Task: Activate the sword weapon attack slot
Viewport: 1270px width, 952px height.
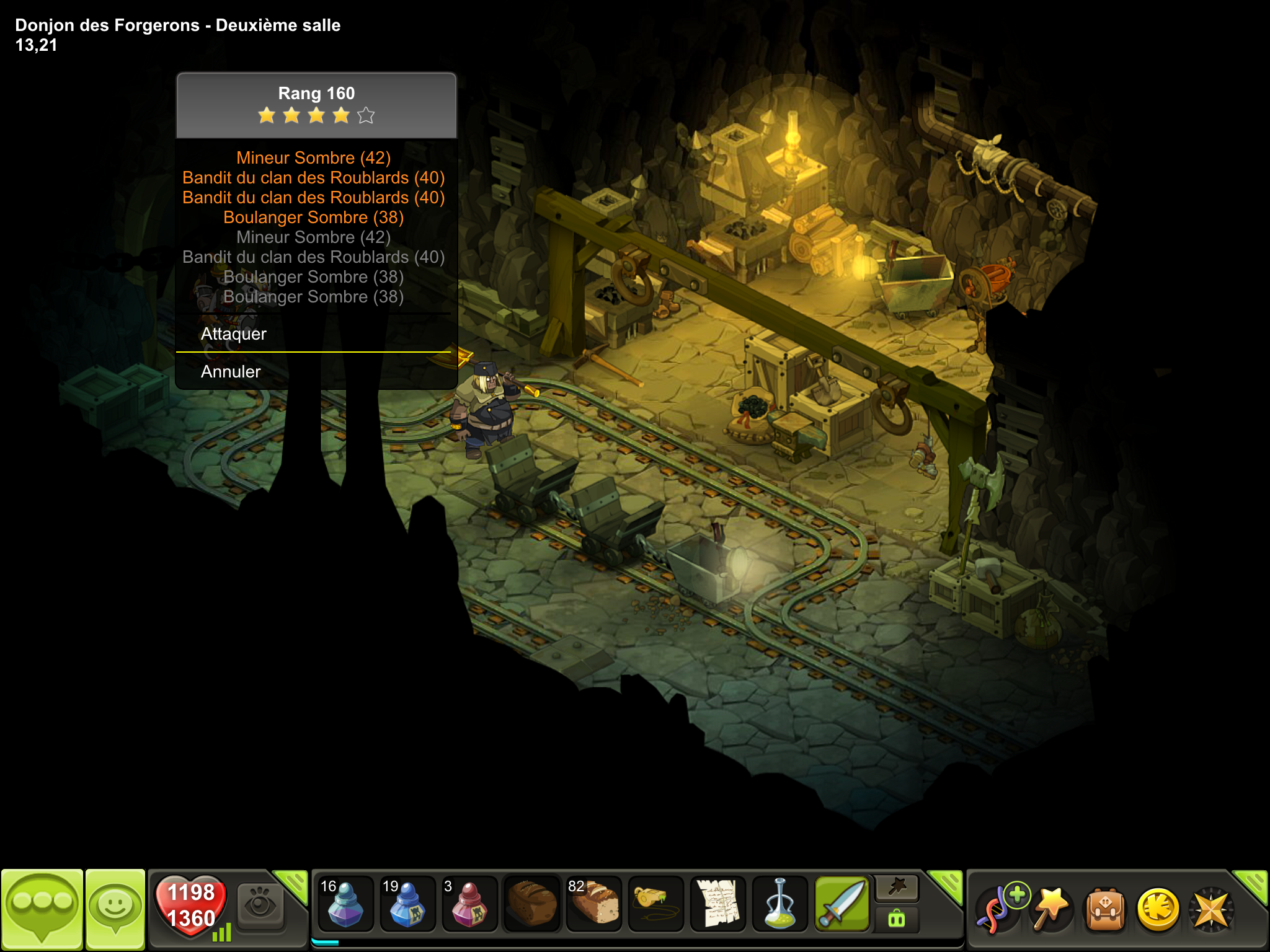Action: point(841,905)
